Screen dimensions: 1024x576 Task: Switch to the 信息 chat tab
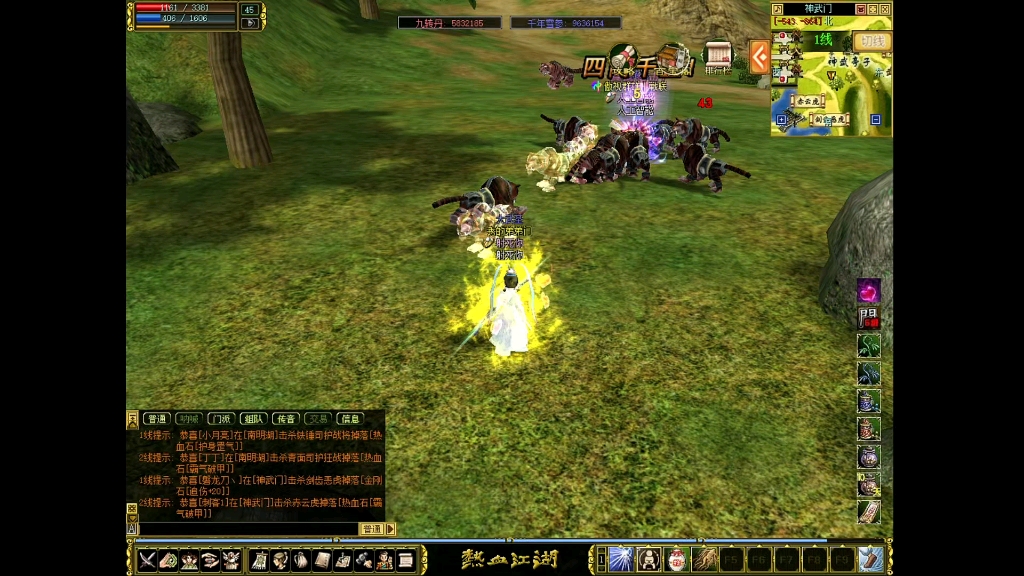click(349, 419)
